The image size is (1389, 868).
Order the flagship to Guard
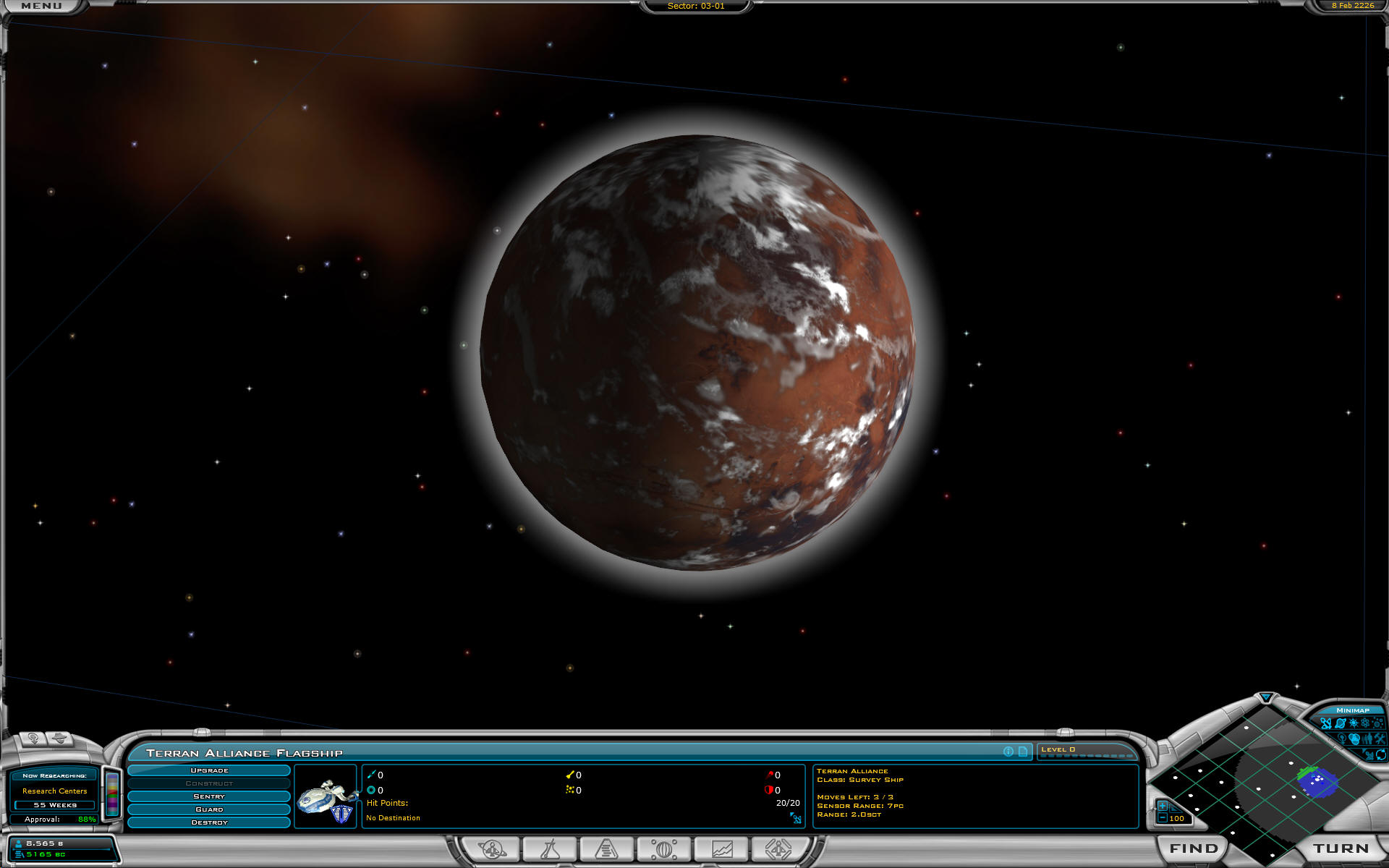[209, 809]
